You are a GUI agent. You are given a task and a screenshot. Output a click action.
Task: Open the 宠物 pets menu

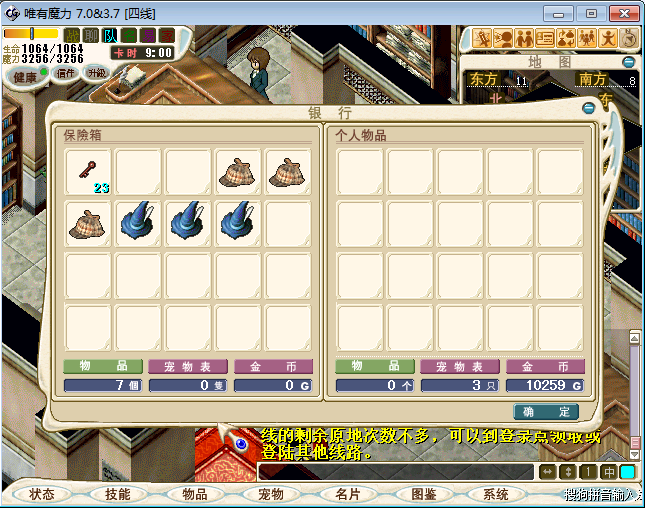click(x=270, y=494)
